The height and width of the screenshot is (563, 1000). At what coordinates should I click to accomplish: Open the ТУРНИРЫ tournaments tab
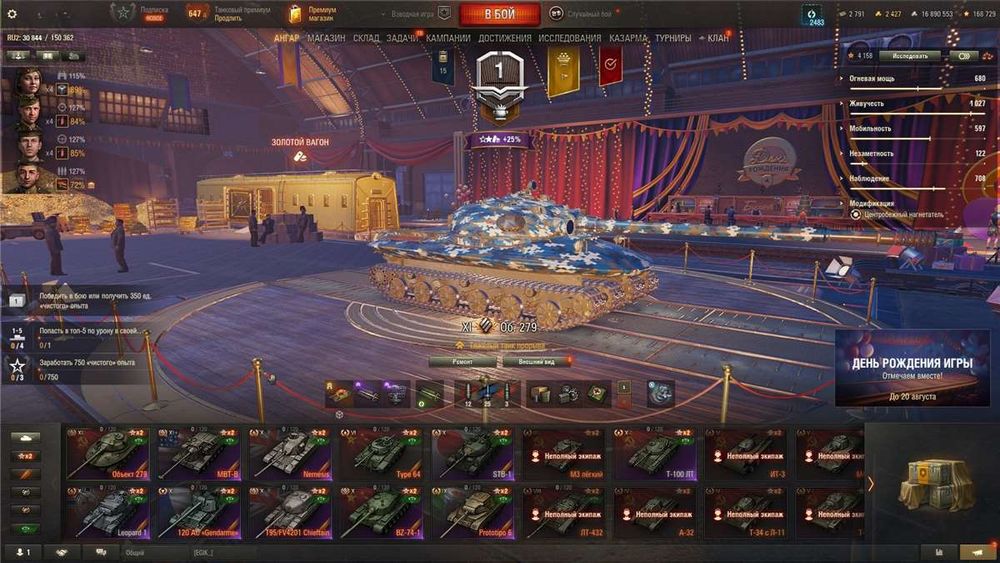[673, 38]
